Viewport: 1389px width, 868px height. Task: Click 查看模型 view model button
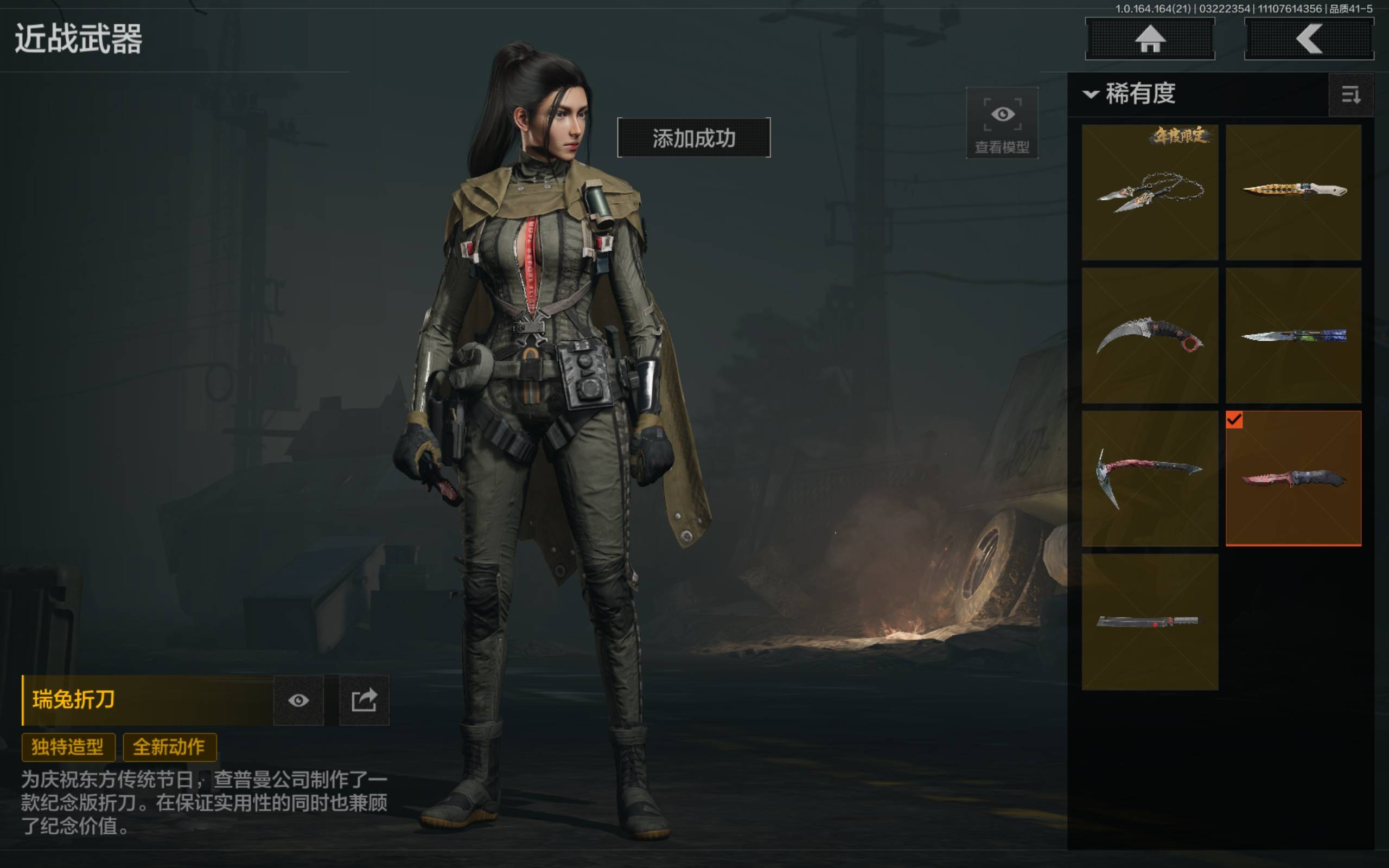tap(1002, 123)
